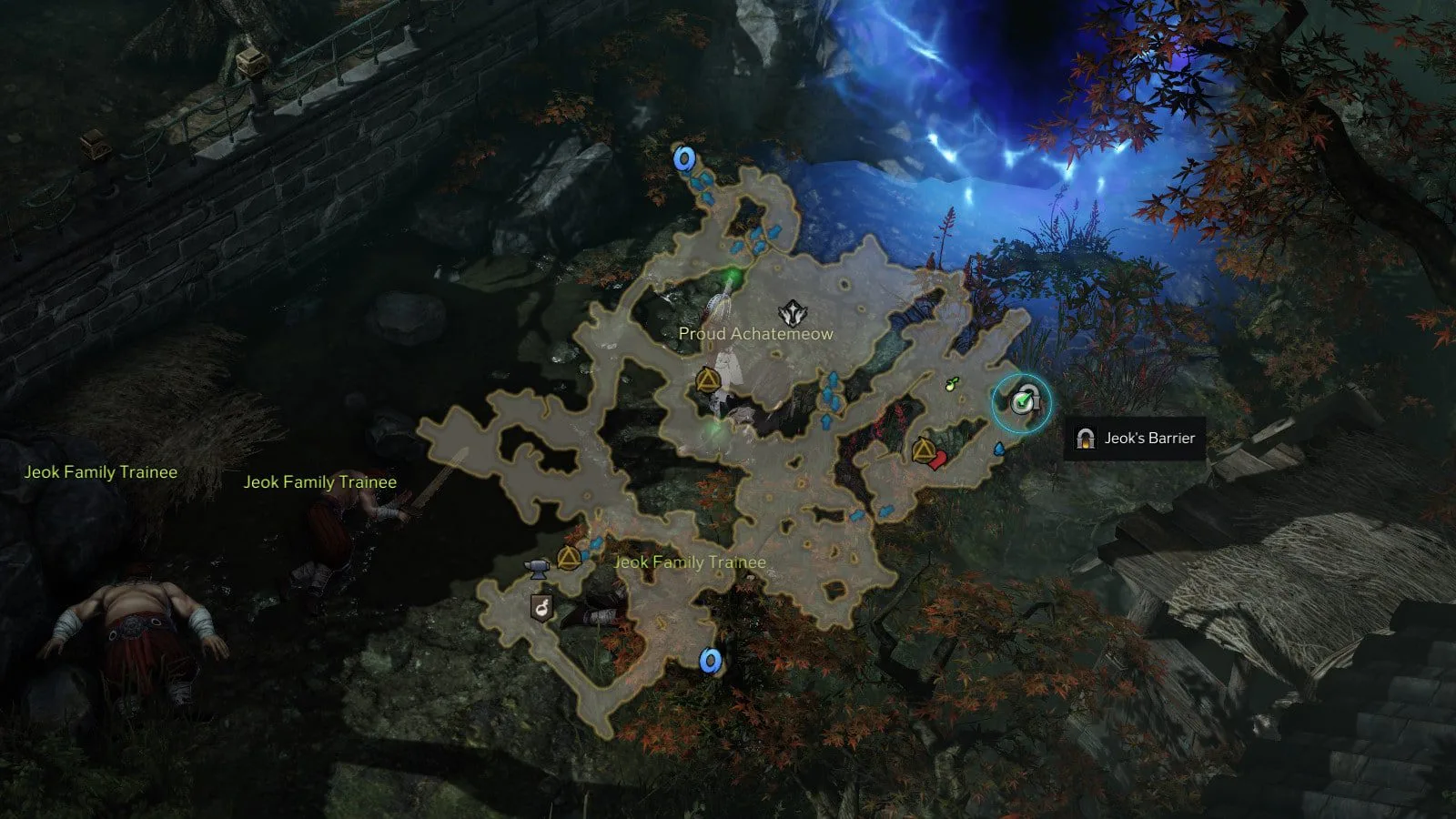Select the highlighted Jeok's Barrier map marker
Viewport: 1456px width, 819px height.
click(x=1024, y=401)
